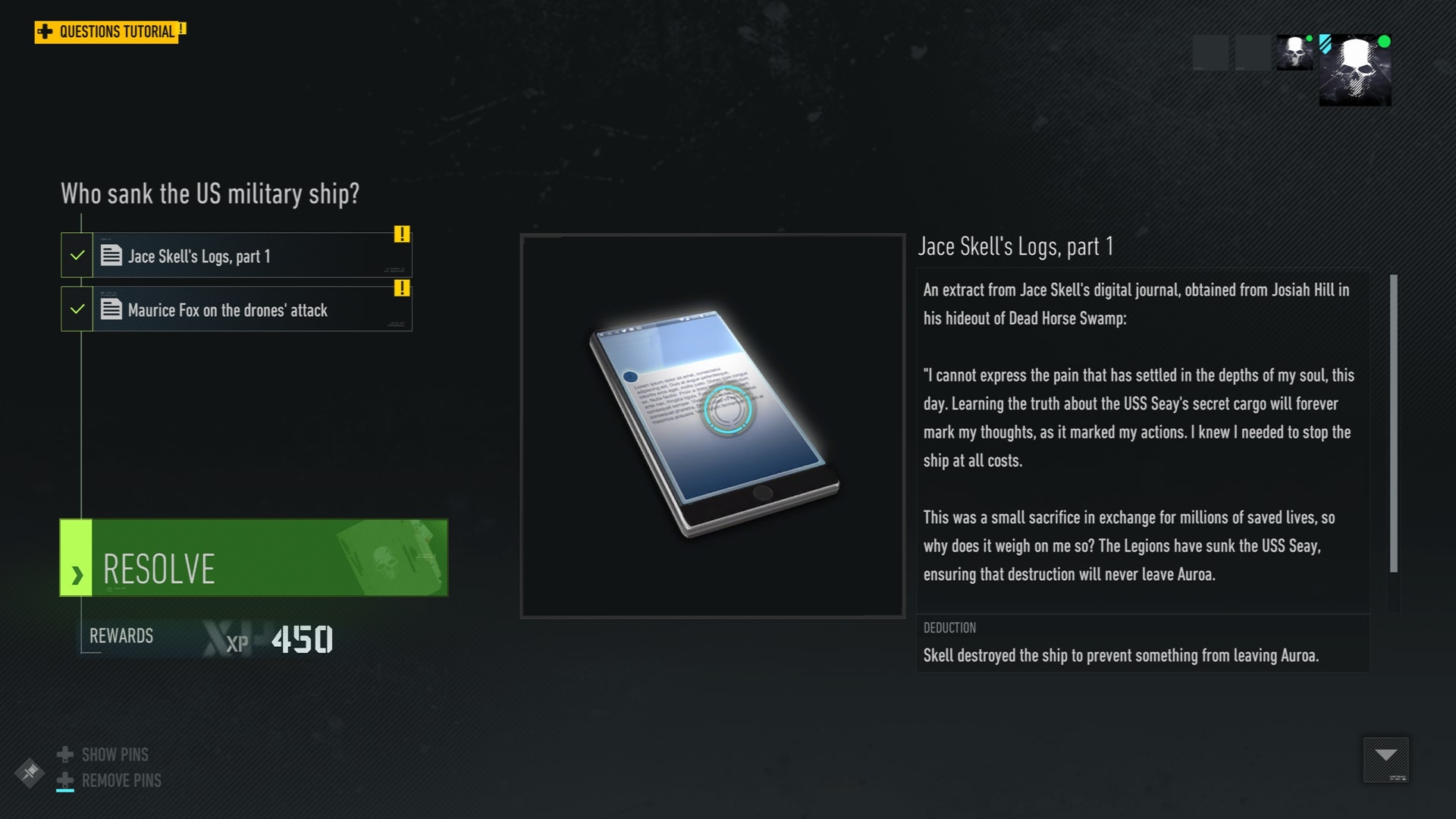Click the smartphone evidence thumbnail

point(712,425)
